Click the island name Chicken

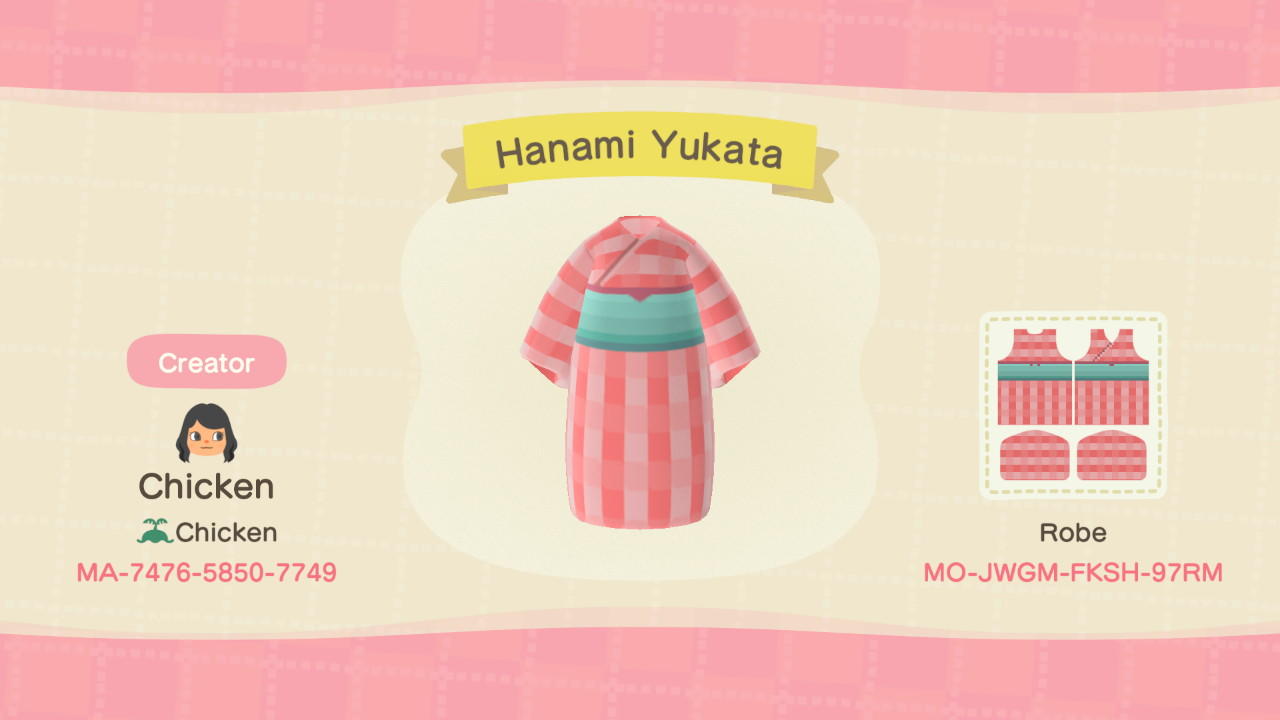[x=223, y=532]
